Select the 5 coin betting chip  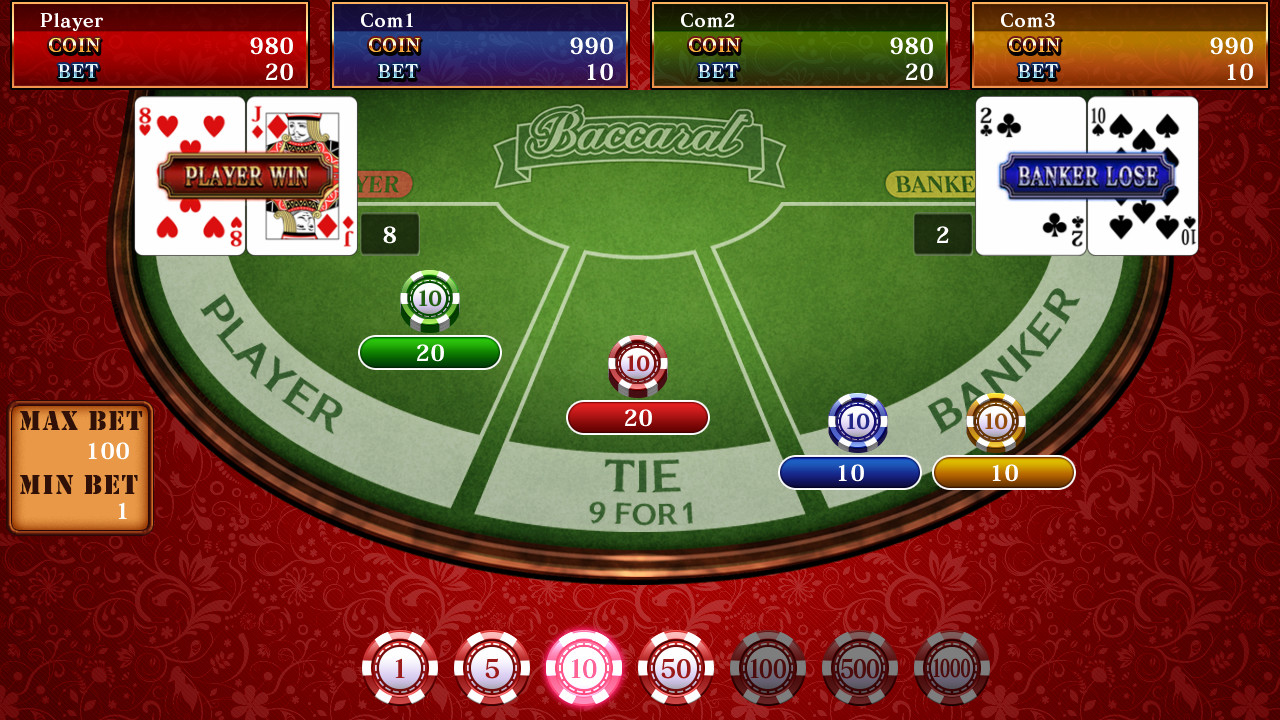(x=492, y=665)
